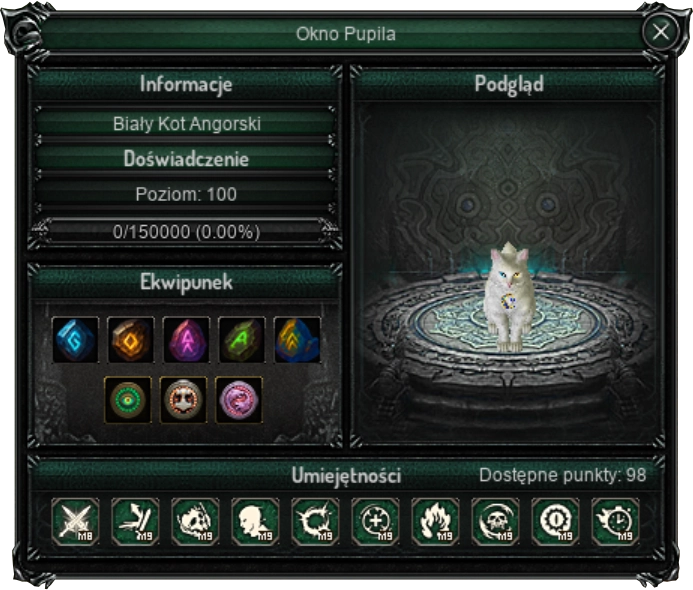Screen dimensions: 693x590
Task: Activate the cracked animal skull skill
Action: (x=196, y=521)
